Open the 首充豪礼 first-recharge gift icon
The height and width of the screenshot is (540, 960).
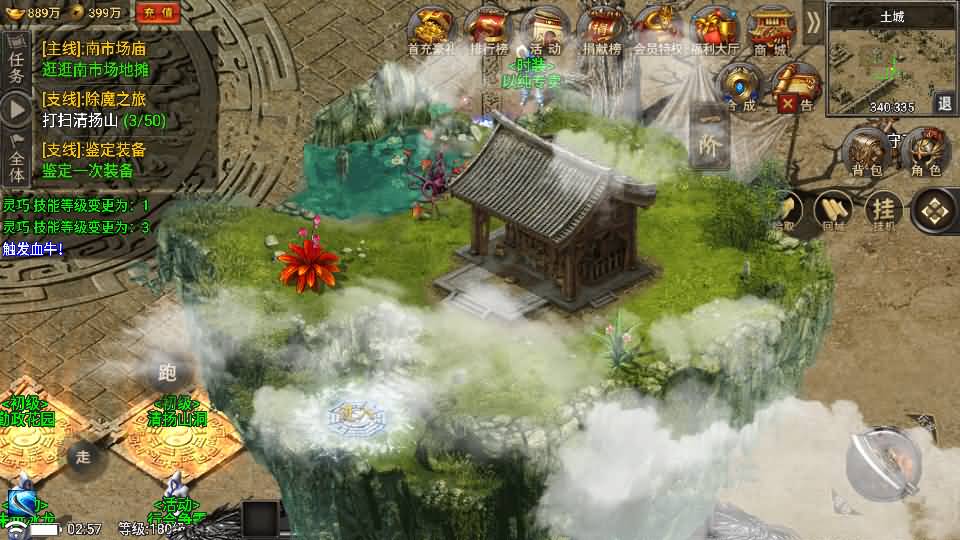tap(431, 29)
